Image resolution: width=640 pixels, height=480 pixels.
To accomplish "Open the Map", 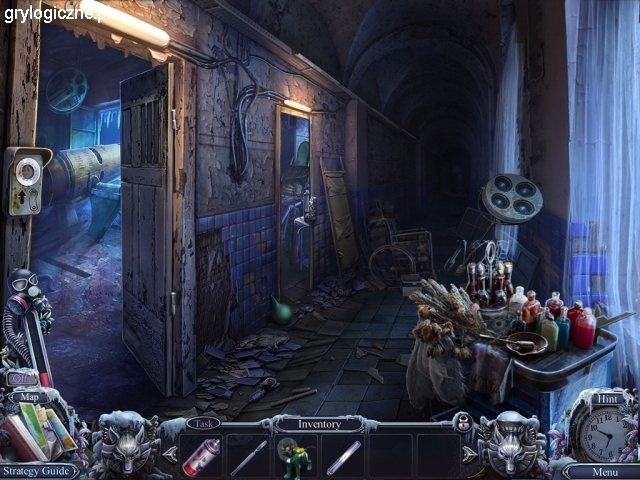I will point(29,397).
